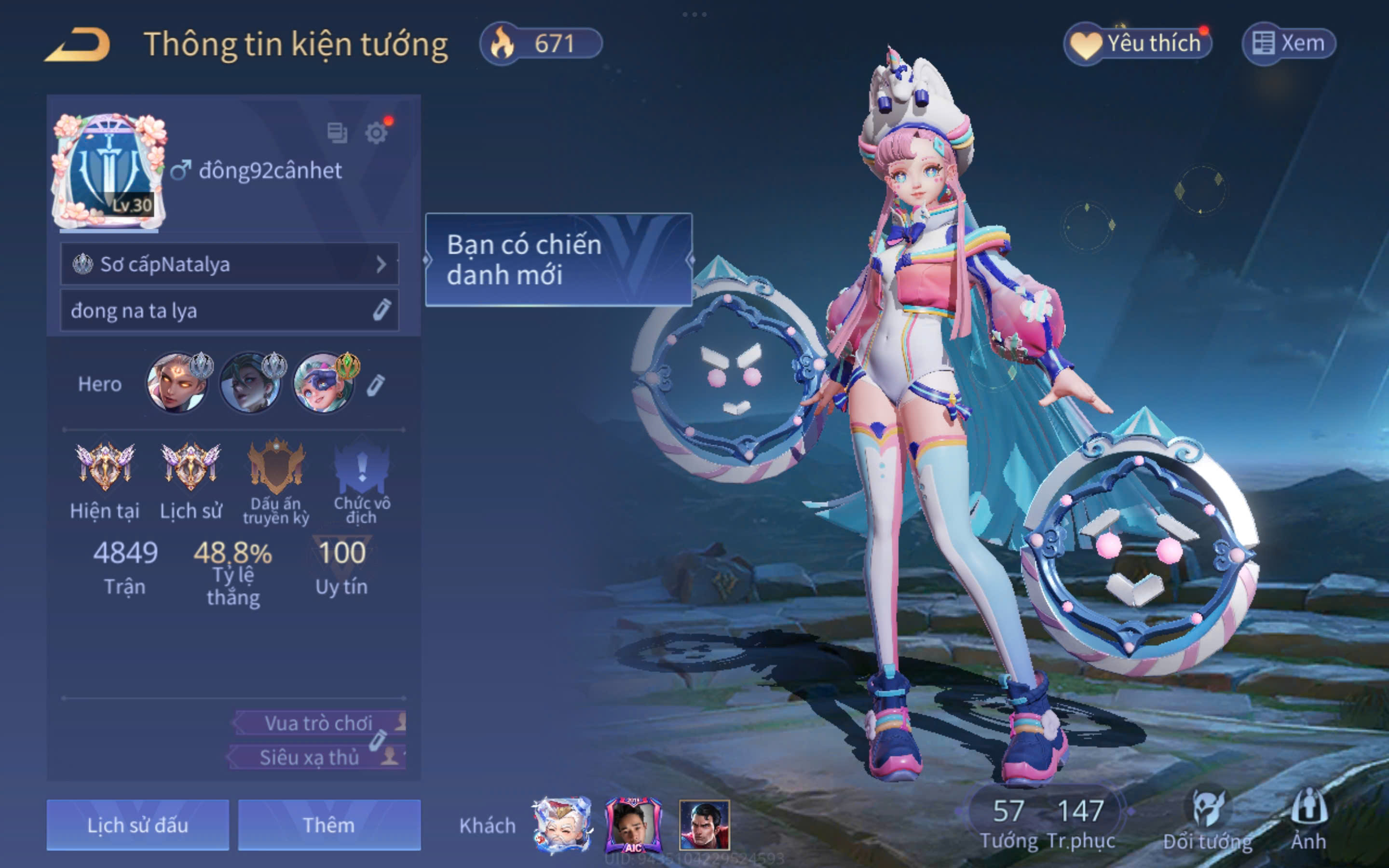Viewport: 1389px width, 868px height.
Task: Edit the 'đong na ta lya' signature
Action: click(381, 310)
